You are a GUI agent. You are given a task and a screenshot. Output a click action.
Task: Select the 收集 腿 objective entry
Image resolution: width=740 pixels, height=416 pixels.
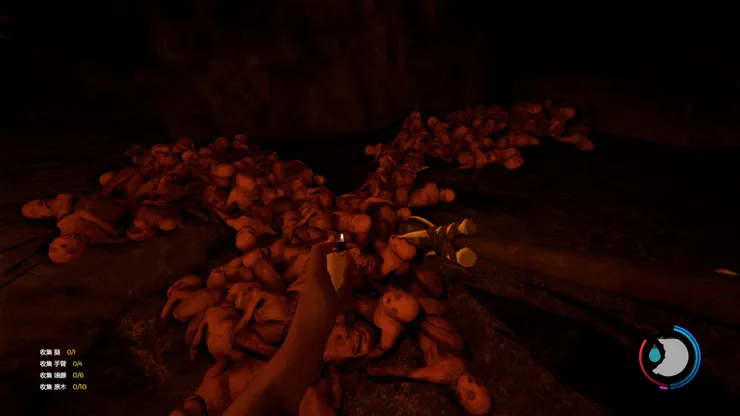(58, 352)
